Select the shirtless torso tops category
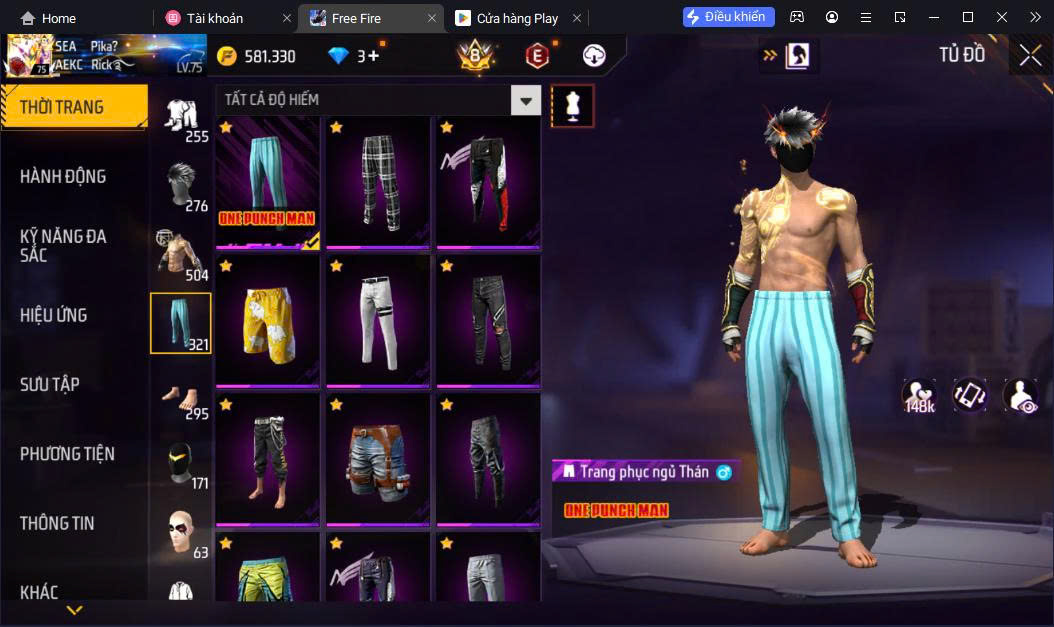Image resolution: width=1054 pixels, height=627 pixels. 181,254
